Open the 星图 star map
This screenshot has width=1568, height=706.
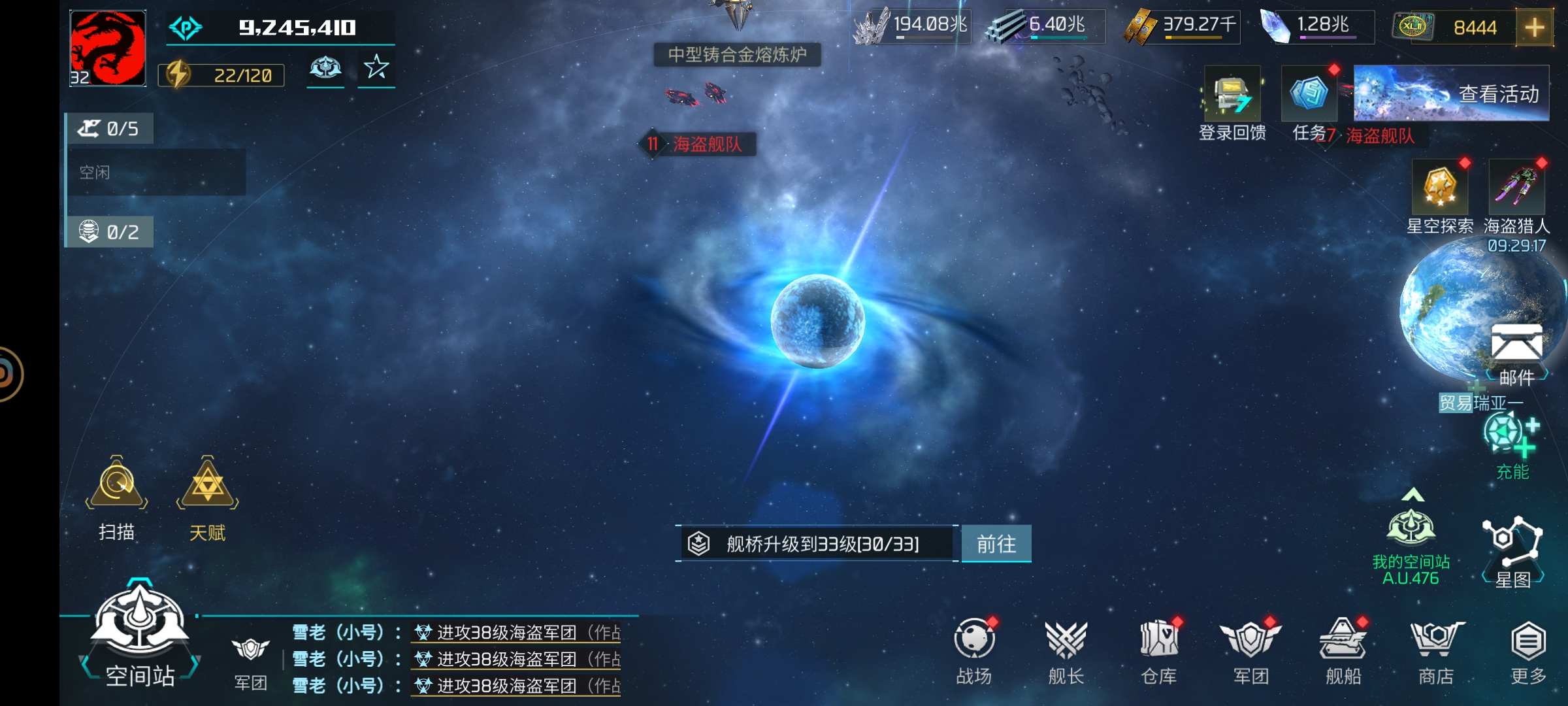1512,543
